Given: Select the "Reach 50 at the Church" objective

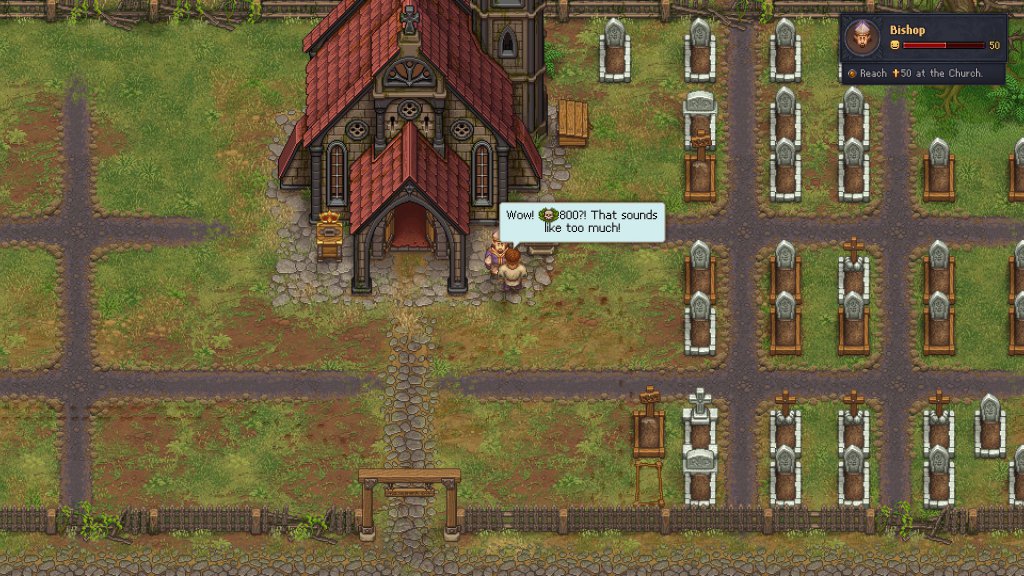Looking at the screenshot, I should click(920, 73).
